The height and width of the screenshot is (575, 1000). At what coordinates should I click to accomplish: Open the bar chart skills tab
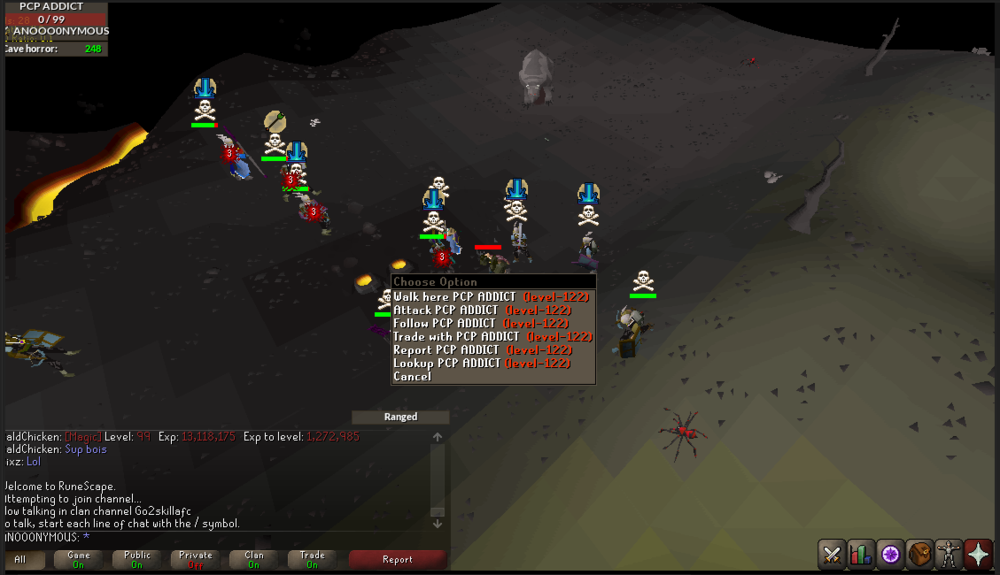pyautogui.click(x=861, y=553)
